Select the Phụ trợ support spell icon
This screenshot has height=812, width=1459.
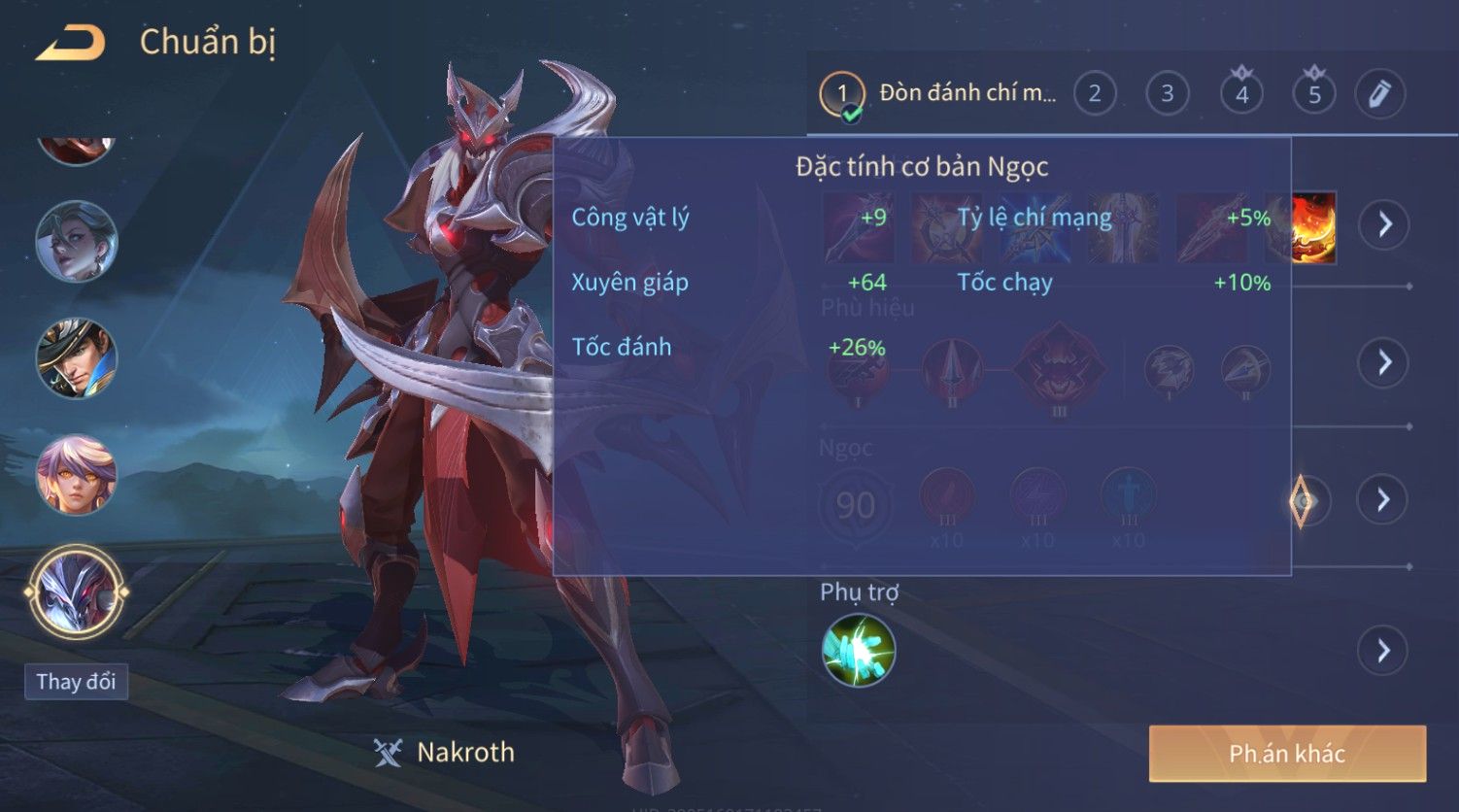[x=859, y=650]
